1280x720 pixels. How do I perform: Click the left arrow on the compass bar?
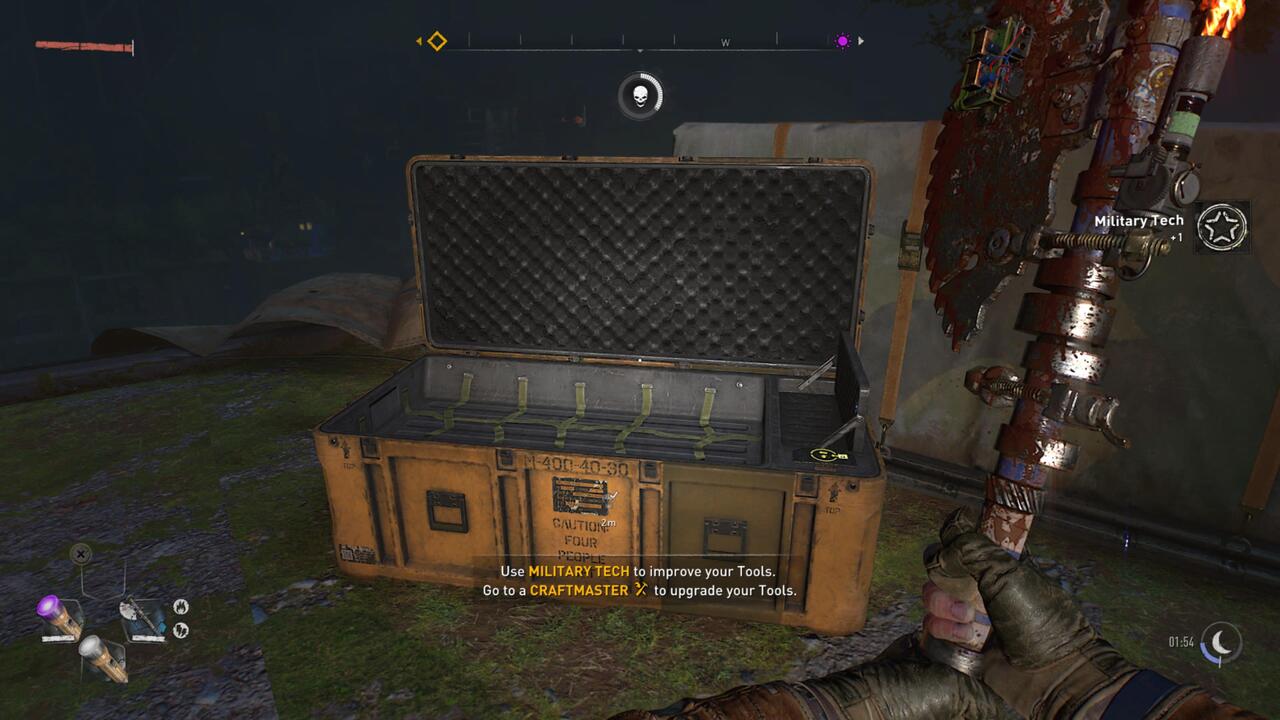tap(419, 41)
